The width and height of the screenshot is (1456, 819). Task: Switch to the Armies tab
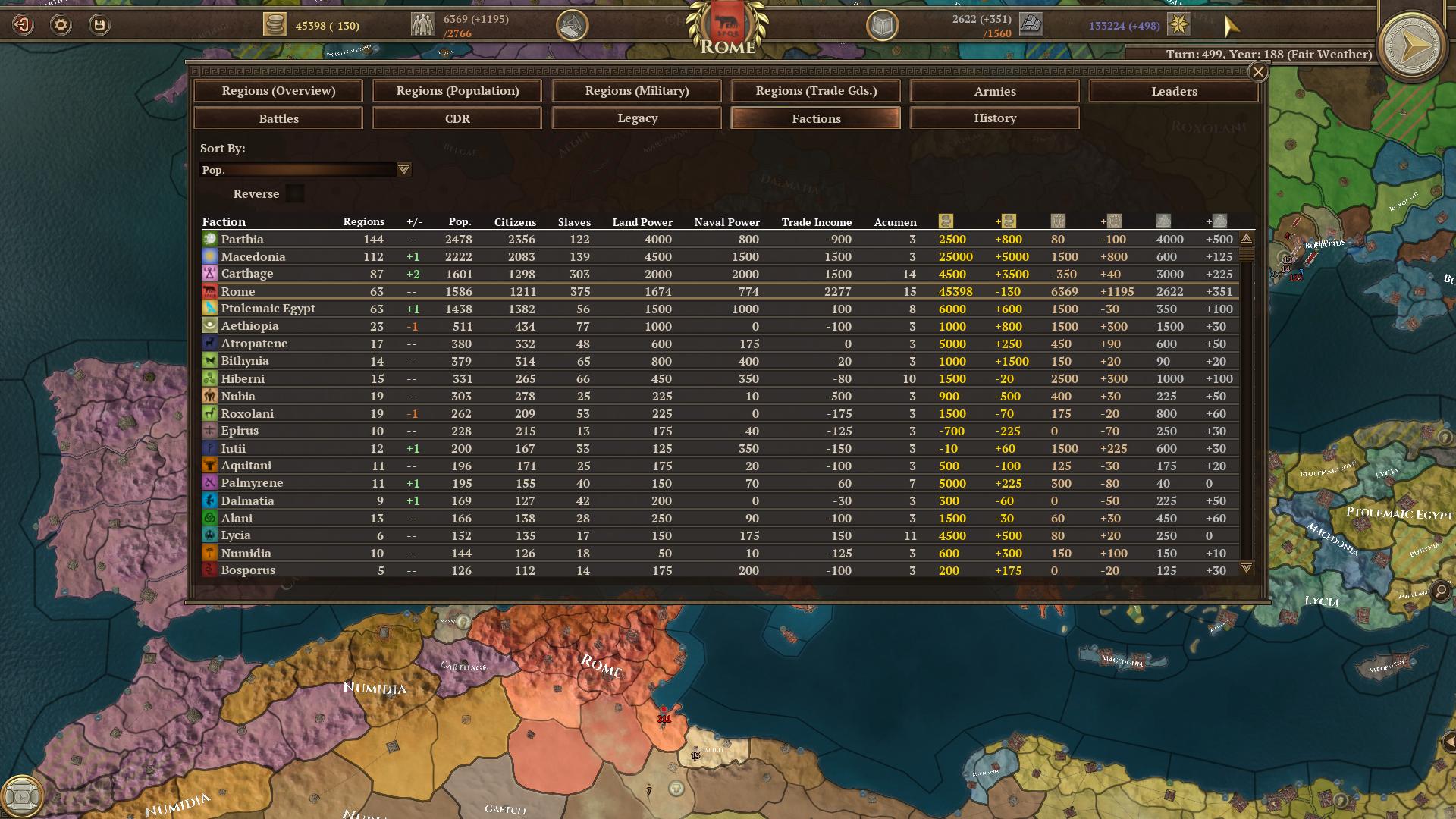click(995, 91)
